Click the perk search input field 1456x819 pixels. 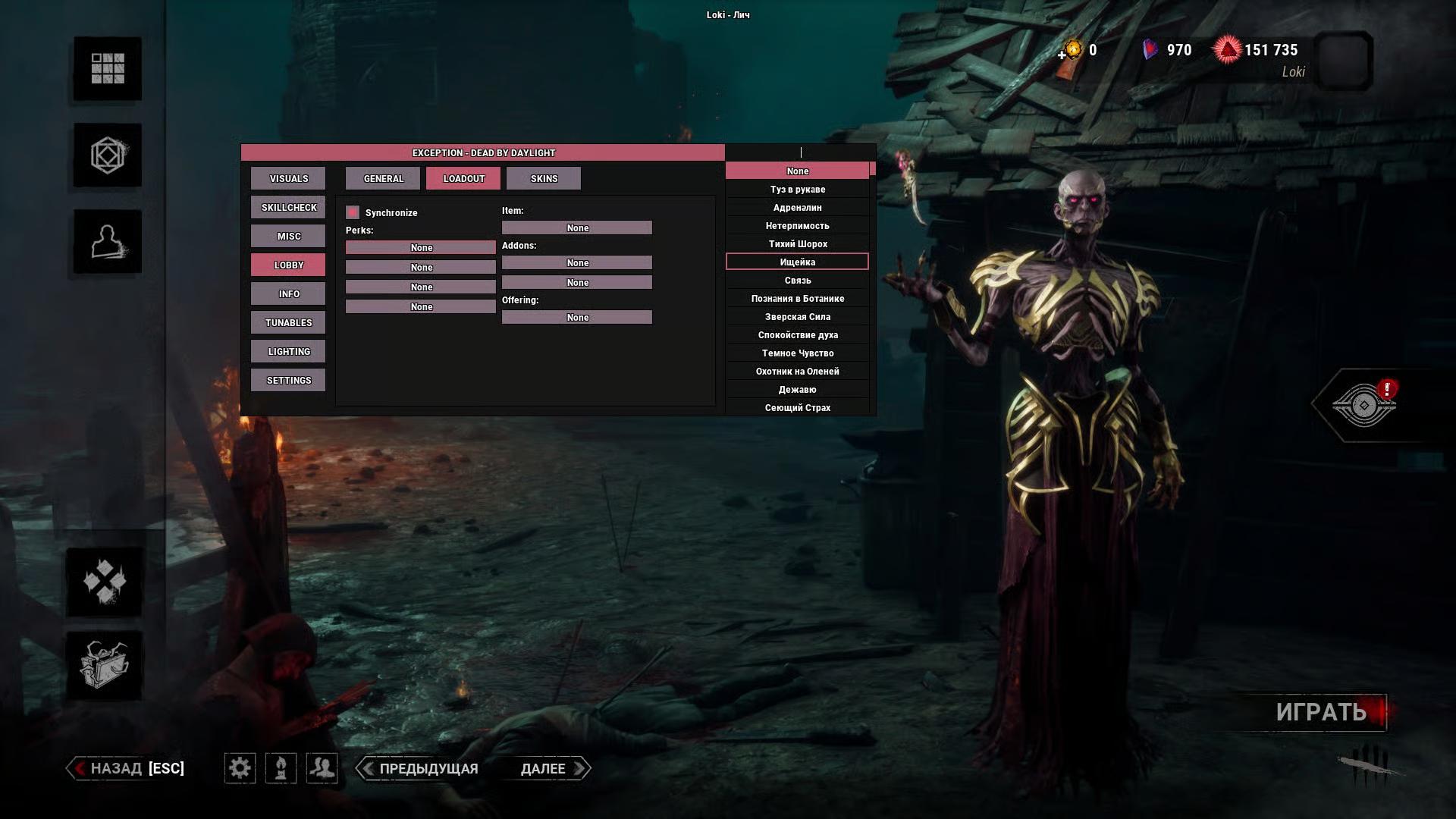(800, 152)
